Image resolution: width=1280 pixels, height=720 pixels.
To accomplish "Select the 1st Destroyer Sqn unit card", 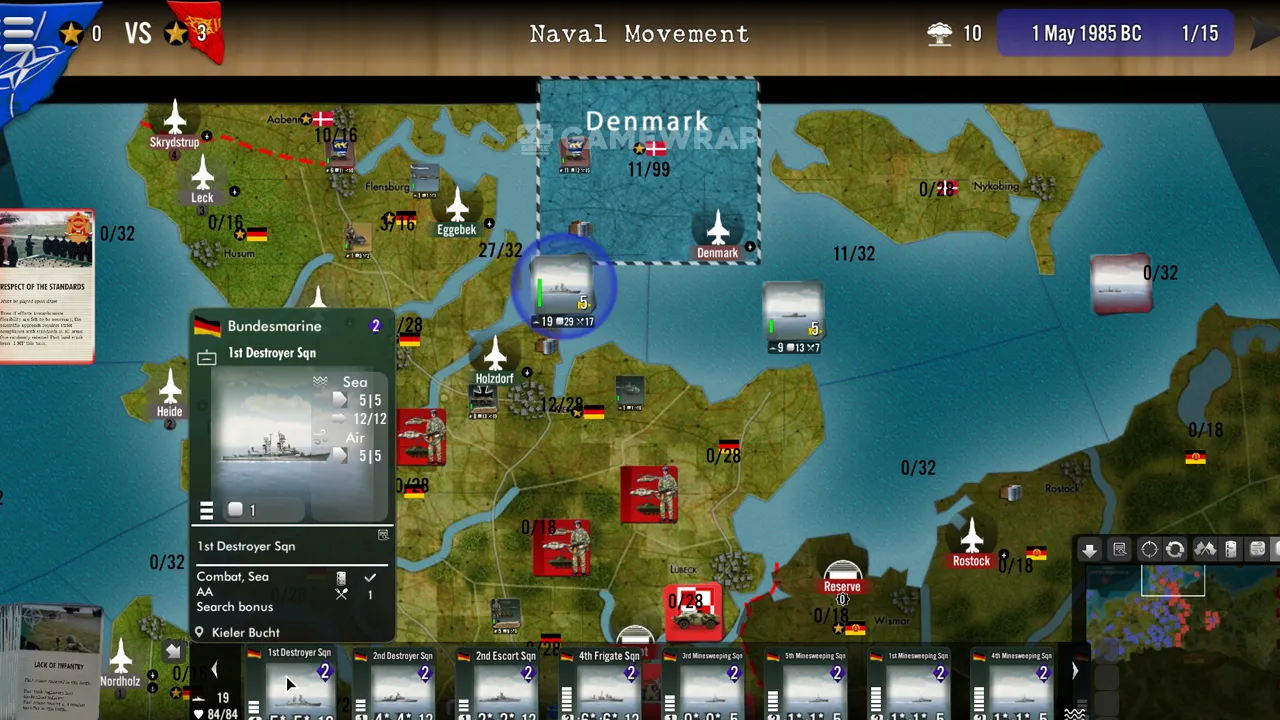I will [x=299, y=684].
